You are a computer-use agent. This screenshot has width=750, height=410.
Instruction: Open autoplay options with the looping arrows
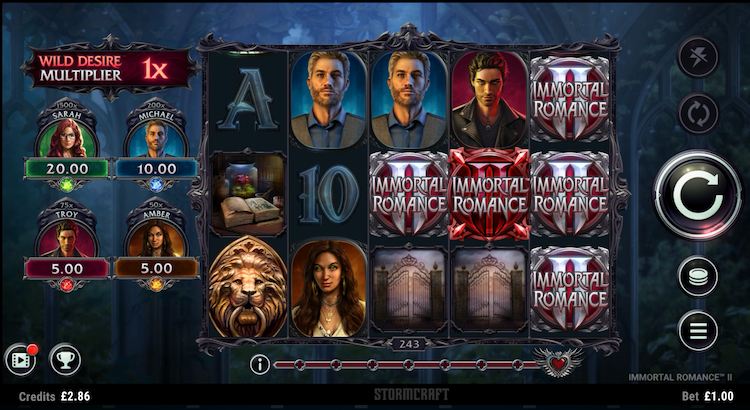698,112
